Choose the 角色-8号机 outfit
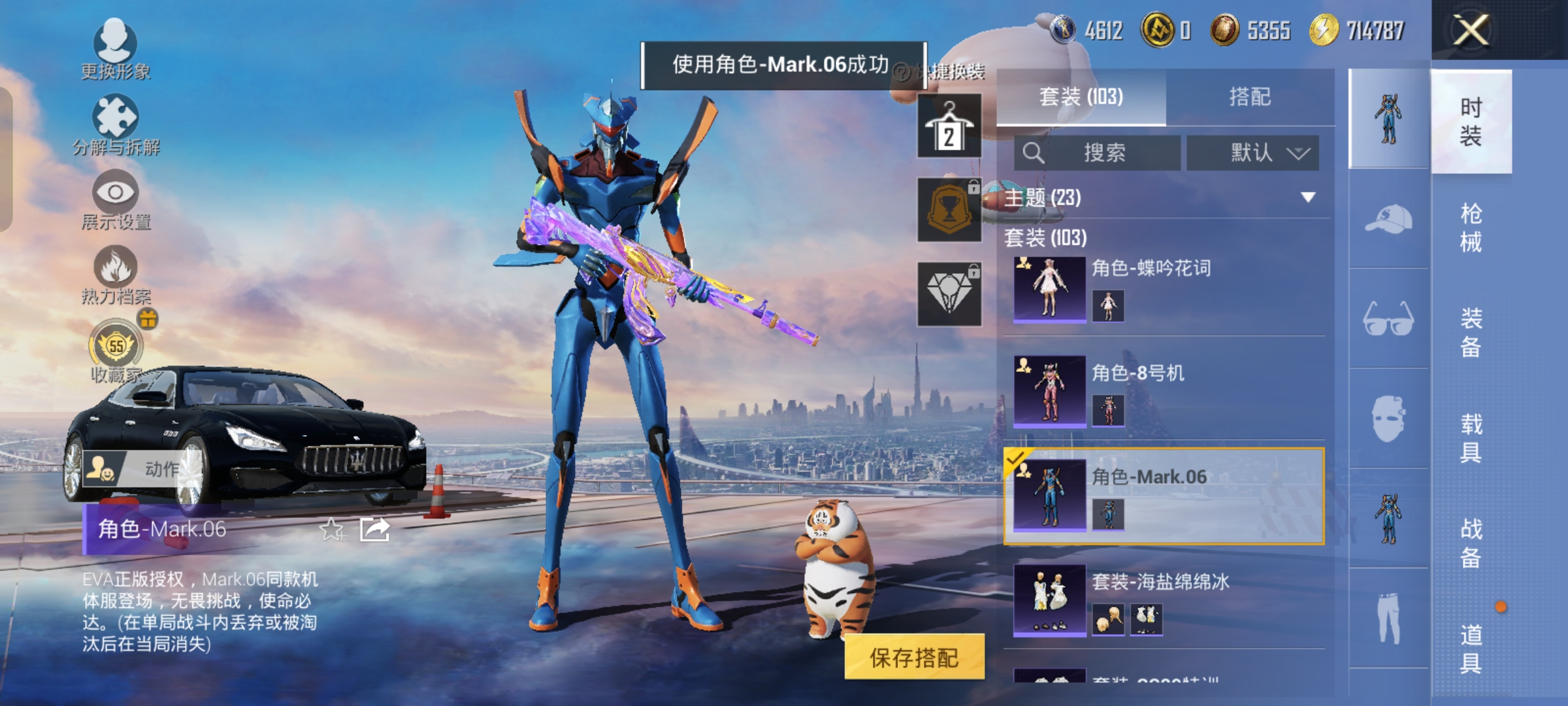The height and width of the screenshot is (706, 1568). click(1163, 392)
